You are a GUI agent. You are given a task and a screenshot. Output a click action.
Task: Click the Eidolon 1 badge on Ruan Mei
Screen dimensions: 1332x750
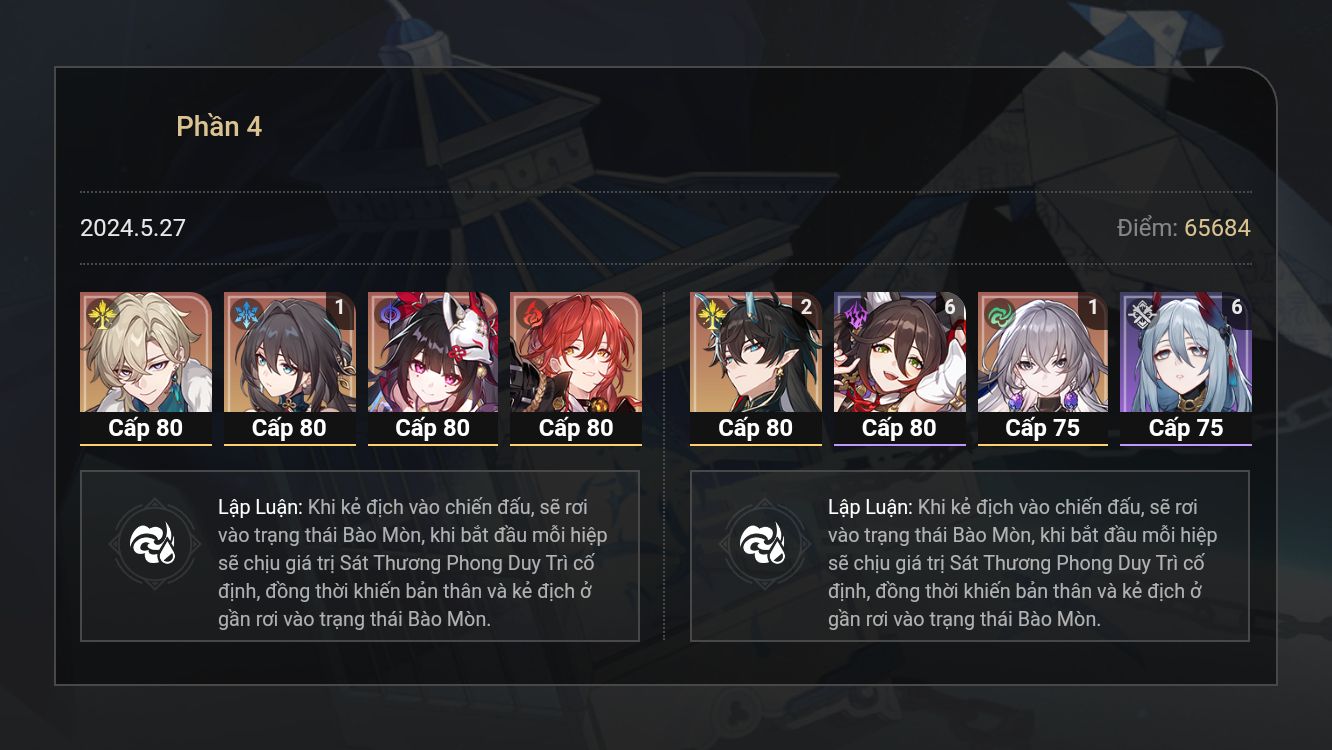[339, 309]
